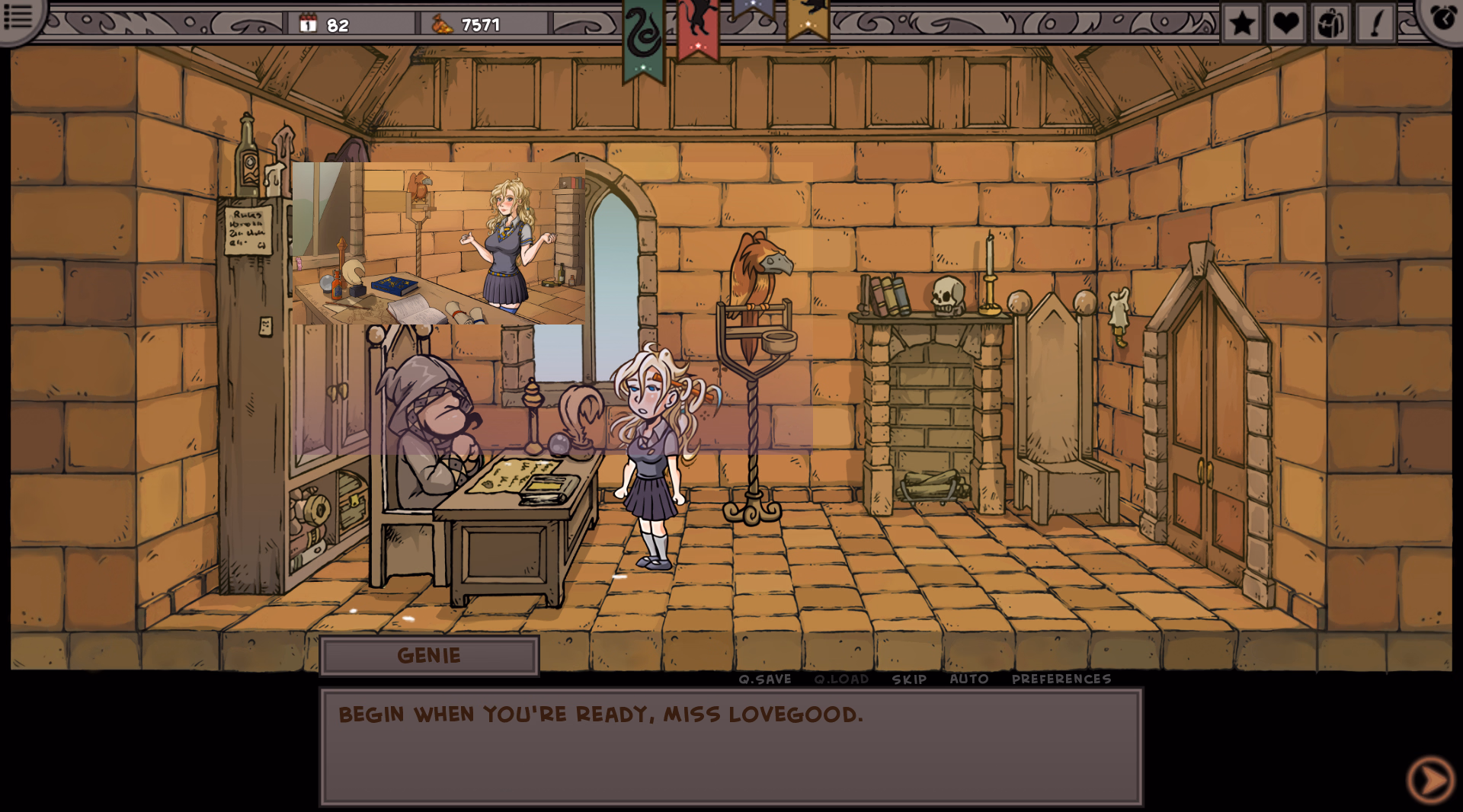Quick save with Q.Save
Viewport: 1463px width, 812px height.
(765, 679)
